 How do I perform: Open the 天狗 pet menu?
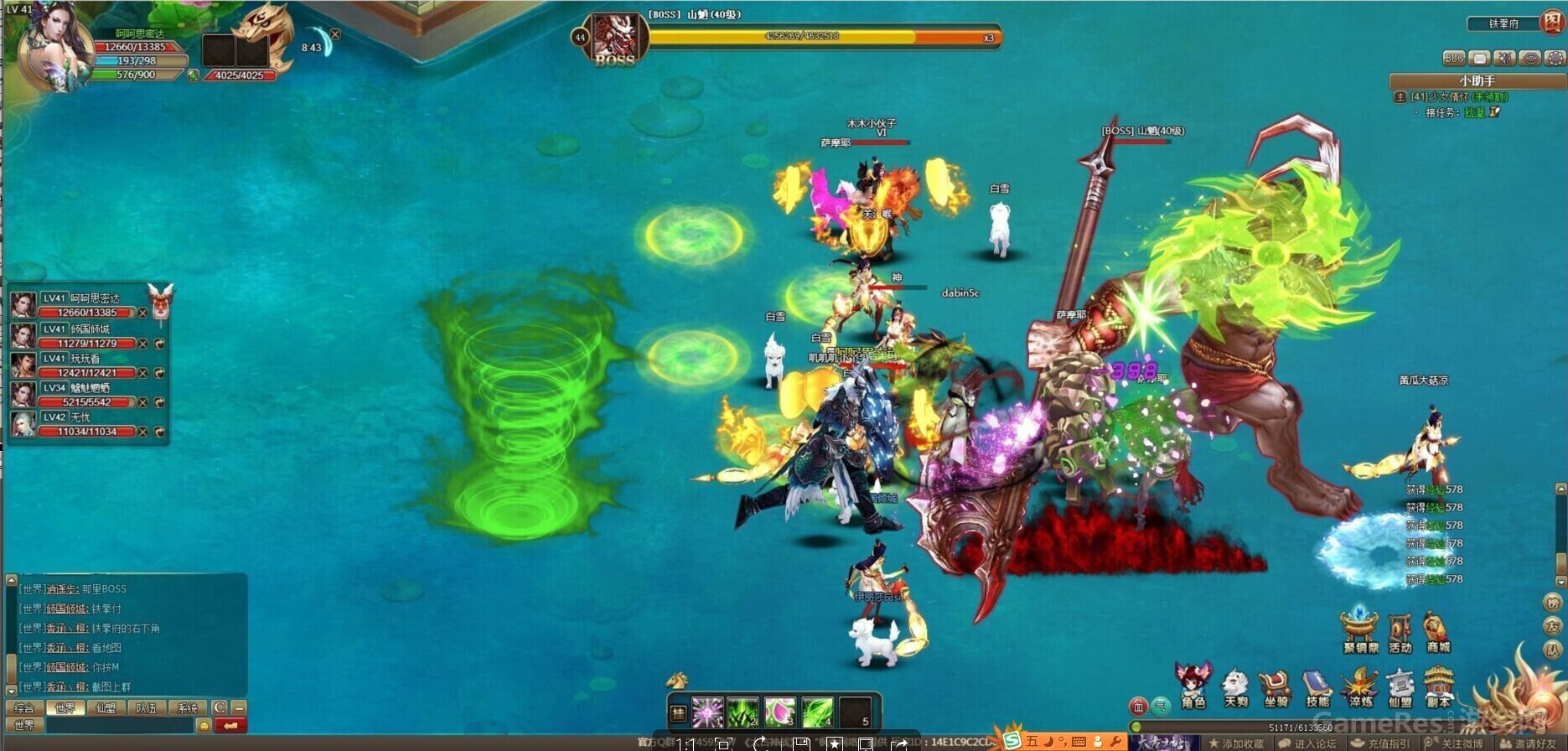(1235, 686)
